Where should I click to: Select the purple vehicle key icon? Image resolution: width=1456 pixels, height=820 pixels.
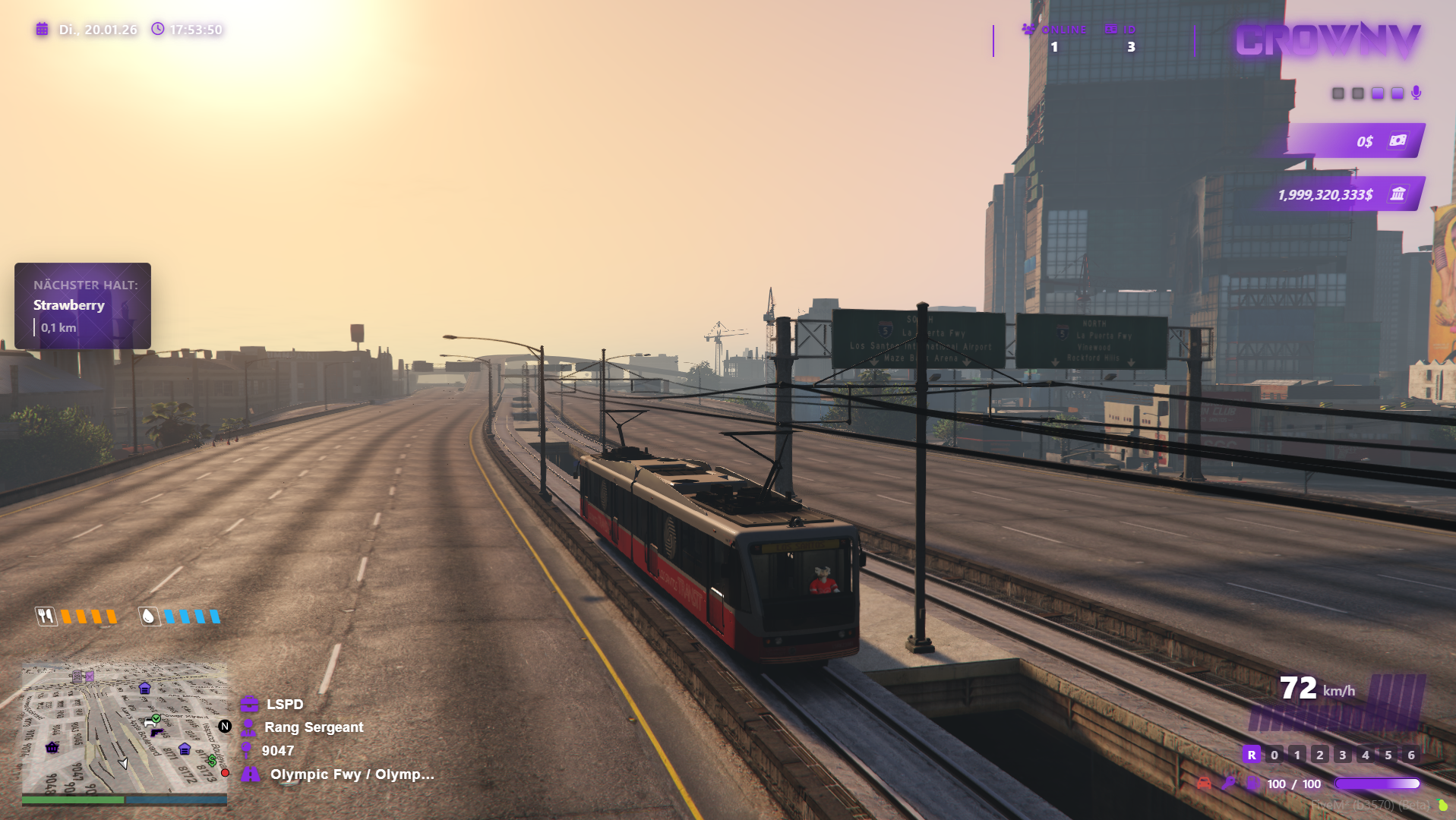click(x=1229, y=783)
